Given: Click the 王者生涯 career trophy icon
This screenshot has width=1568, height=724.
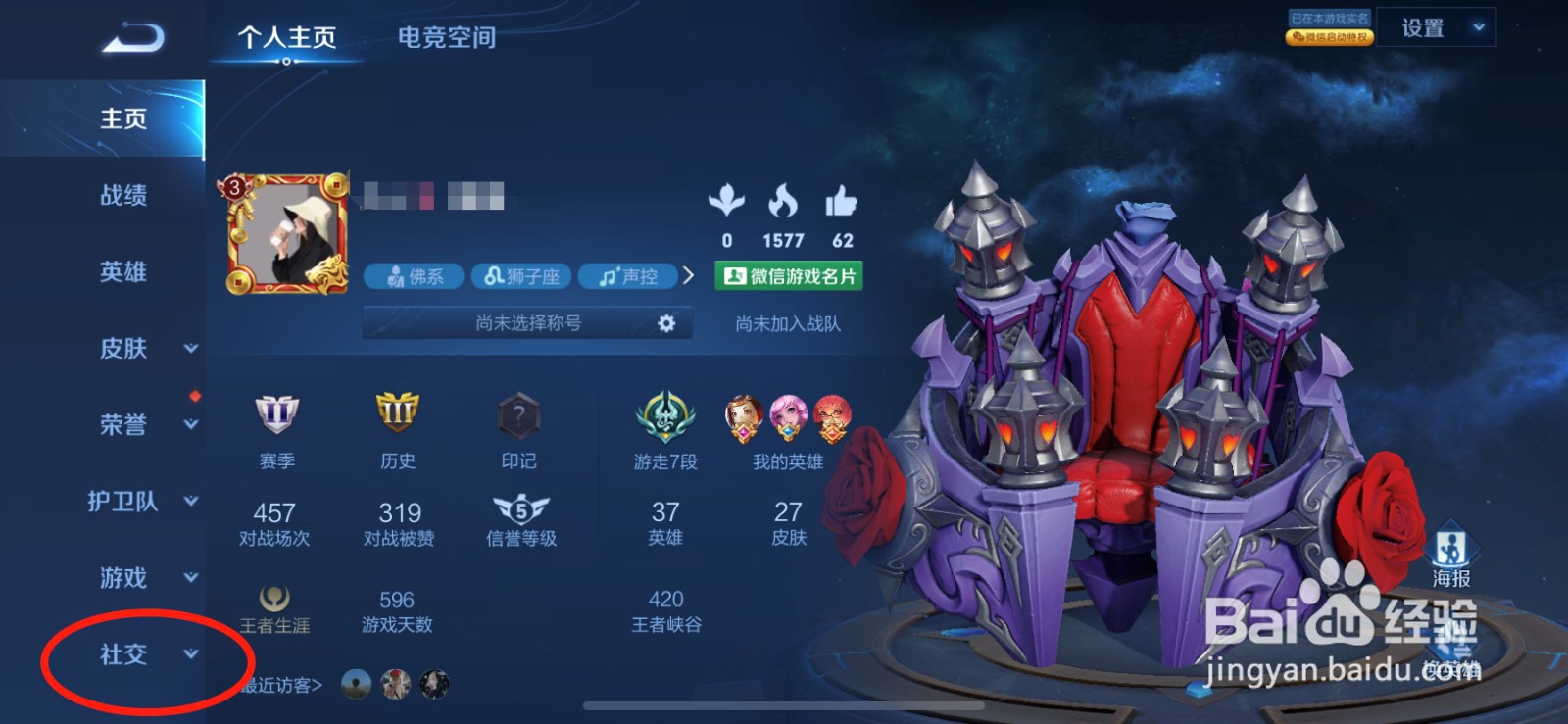Looking at the screenshot, I should pos(276,596).
